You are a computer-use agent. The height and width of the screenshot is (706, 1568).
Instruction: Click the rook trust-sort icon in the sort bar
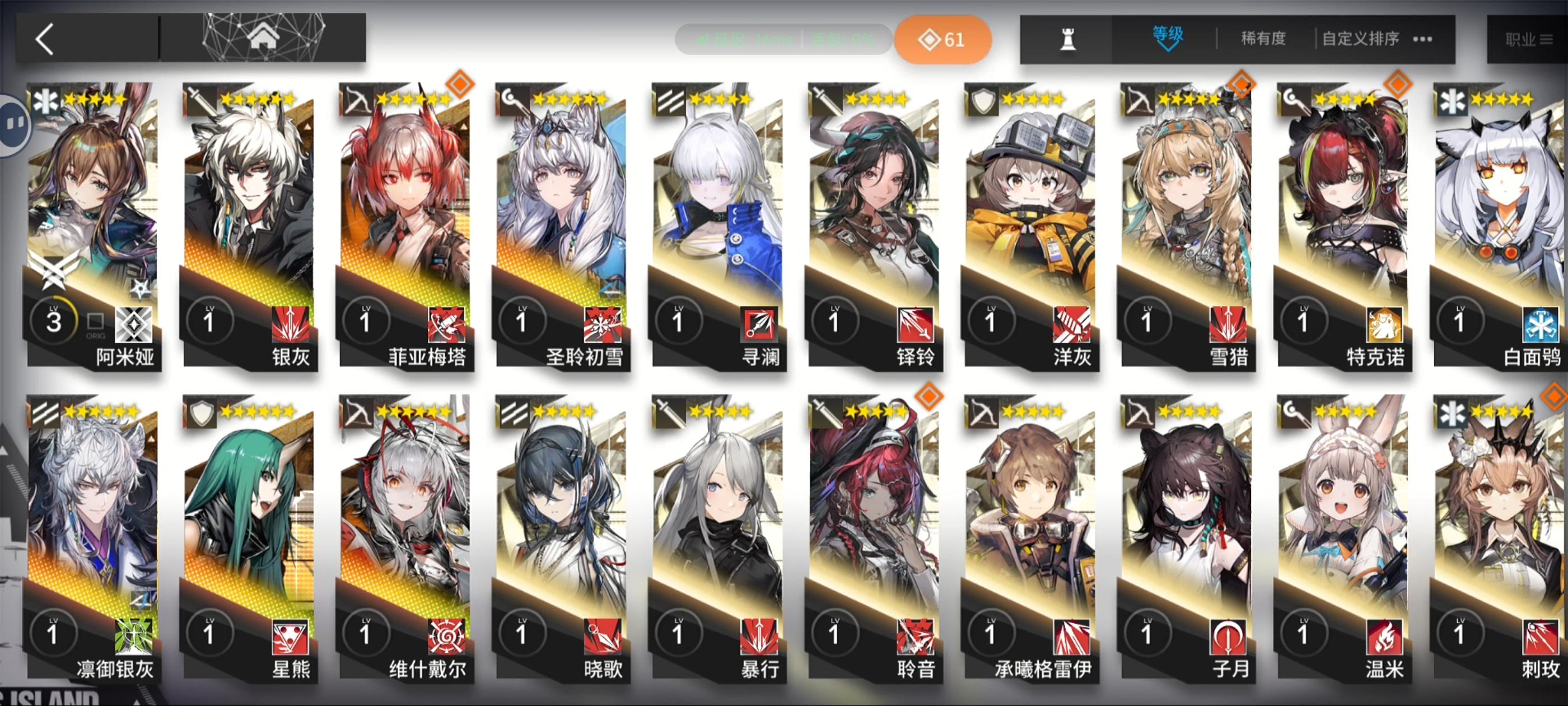click(1070, 38)
